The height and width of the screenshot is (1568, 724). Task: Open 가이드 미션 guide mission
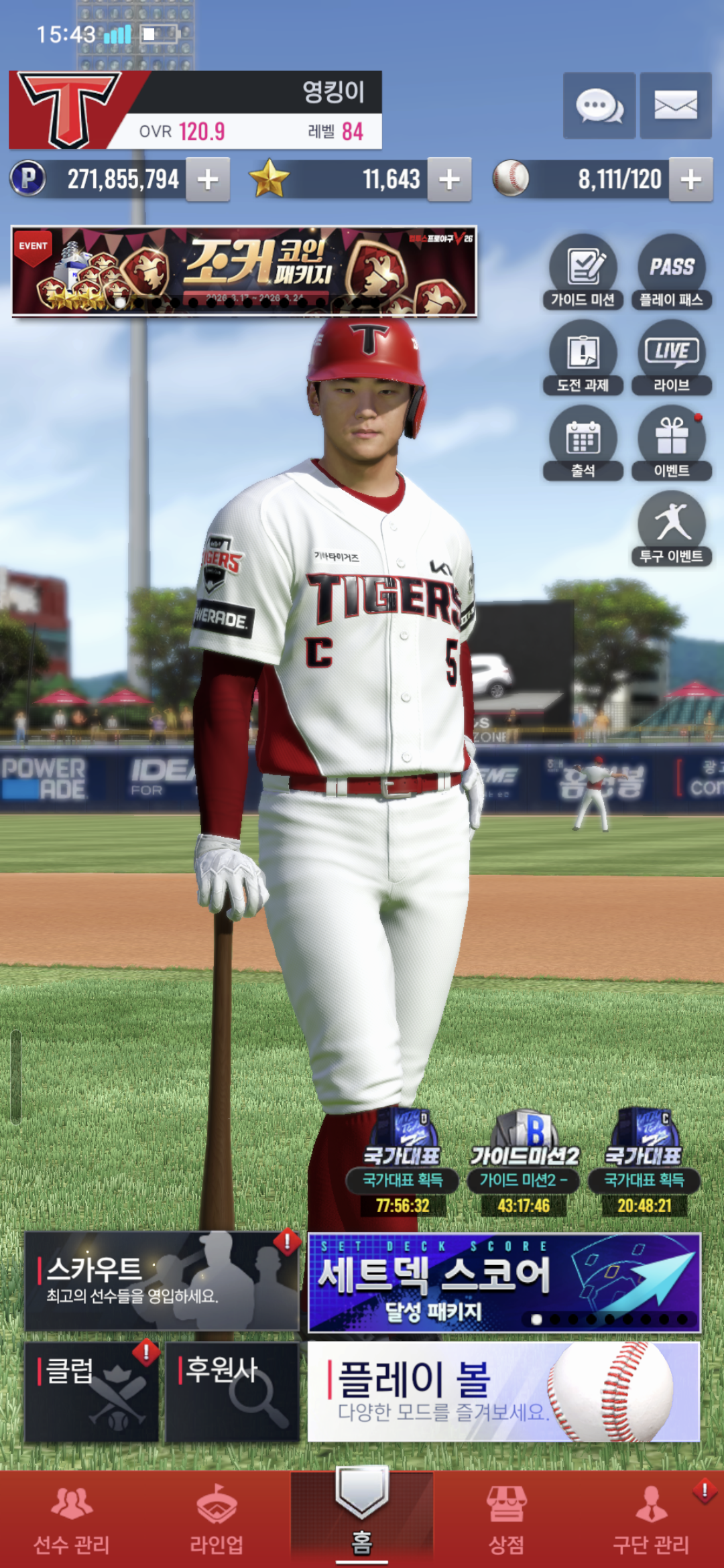click(x=583, y=272)
